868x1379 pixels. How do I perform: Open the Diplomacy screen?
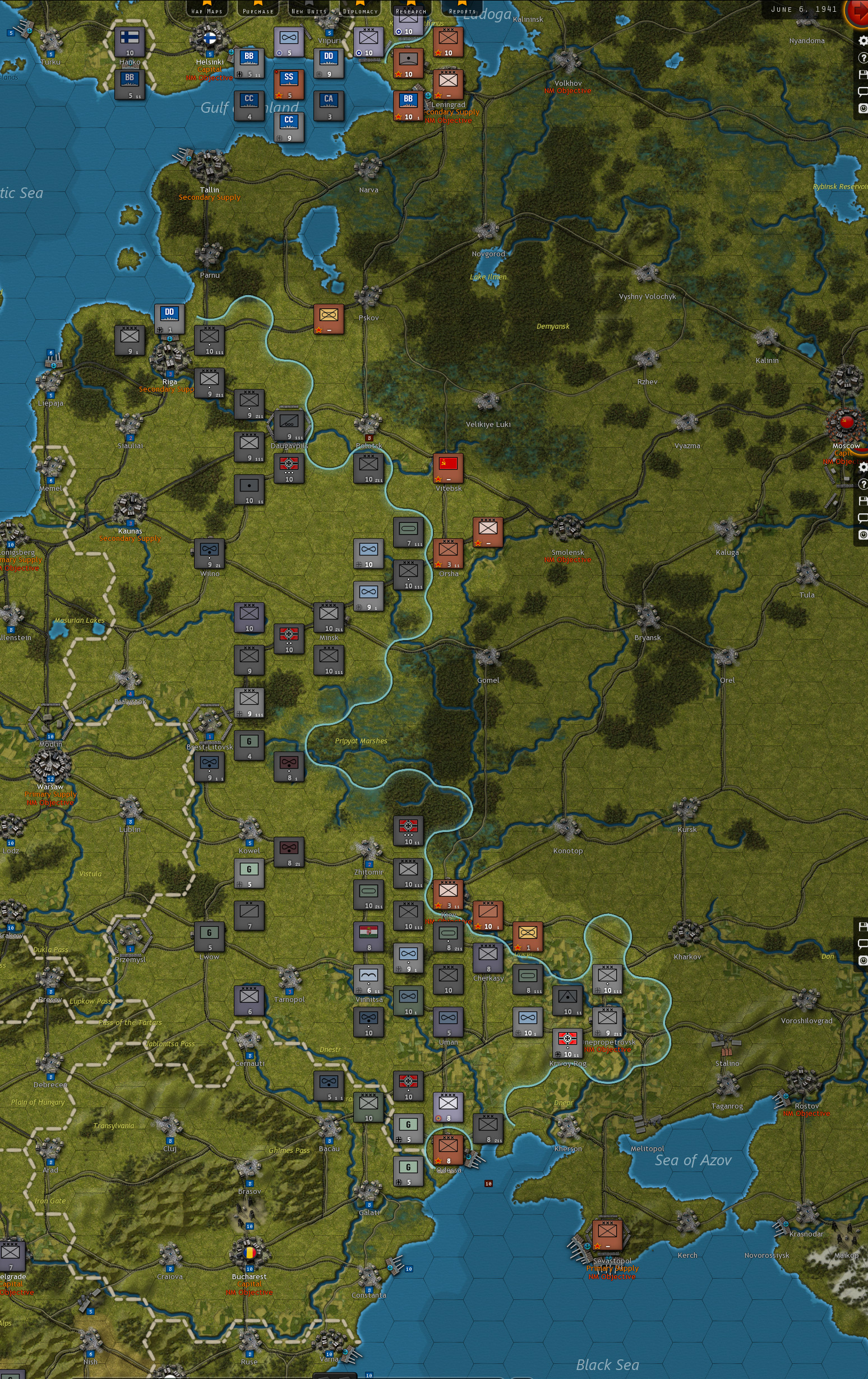pyautogui.click(x=361, y=9)
